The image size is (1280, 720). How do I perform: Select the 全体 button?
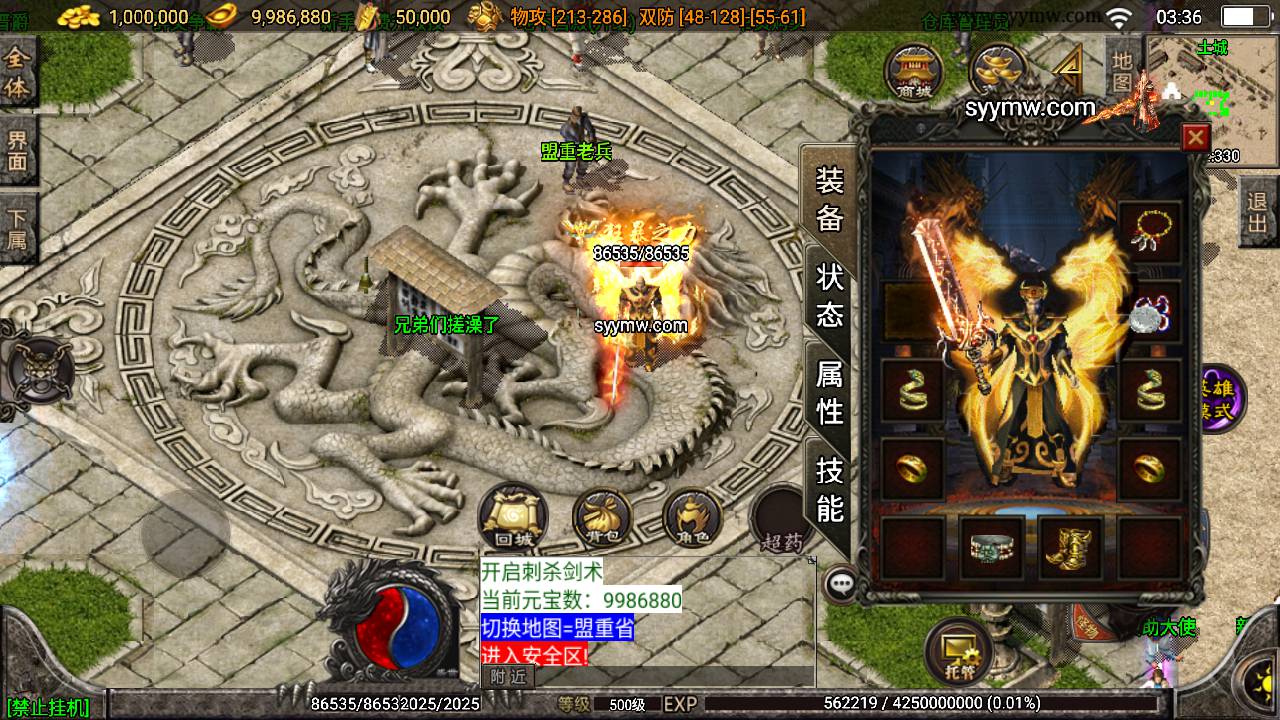click(18, 73)
